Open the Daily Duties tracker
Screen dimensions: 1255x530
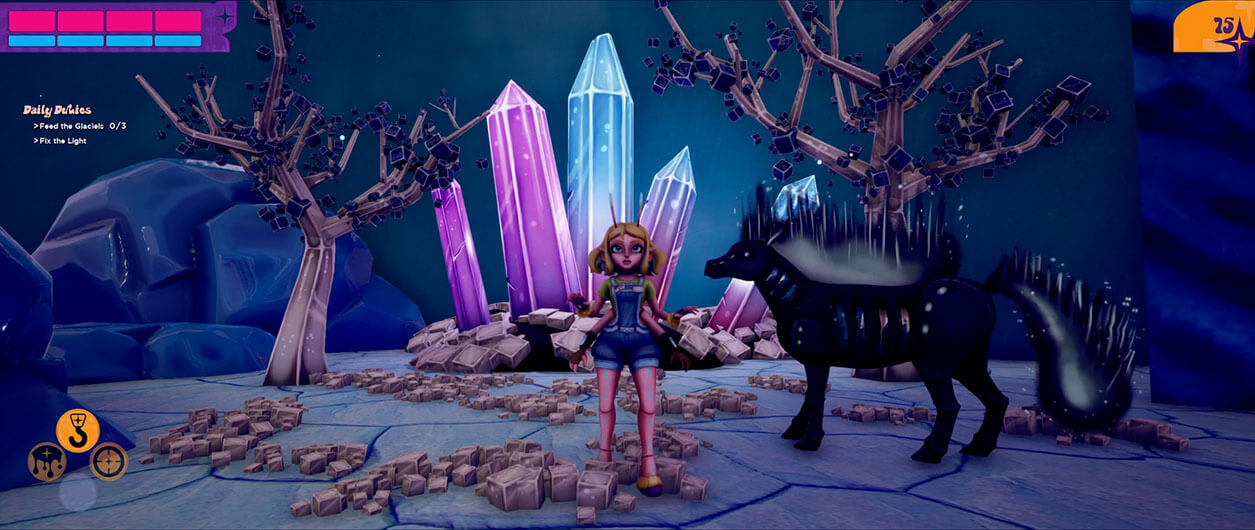coord(57,110)
